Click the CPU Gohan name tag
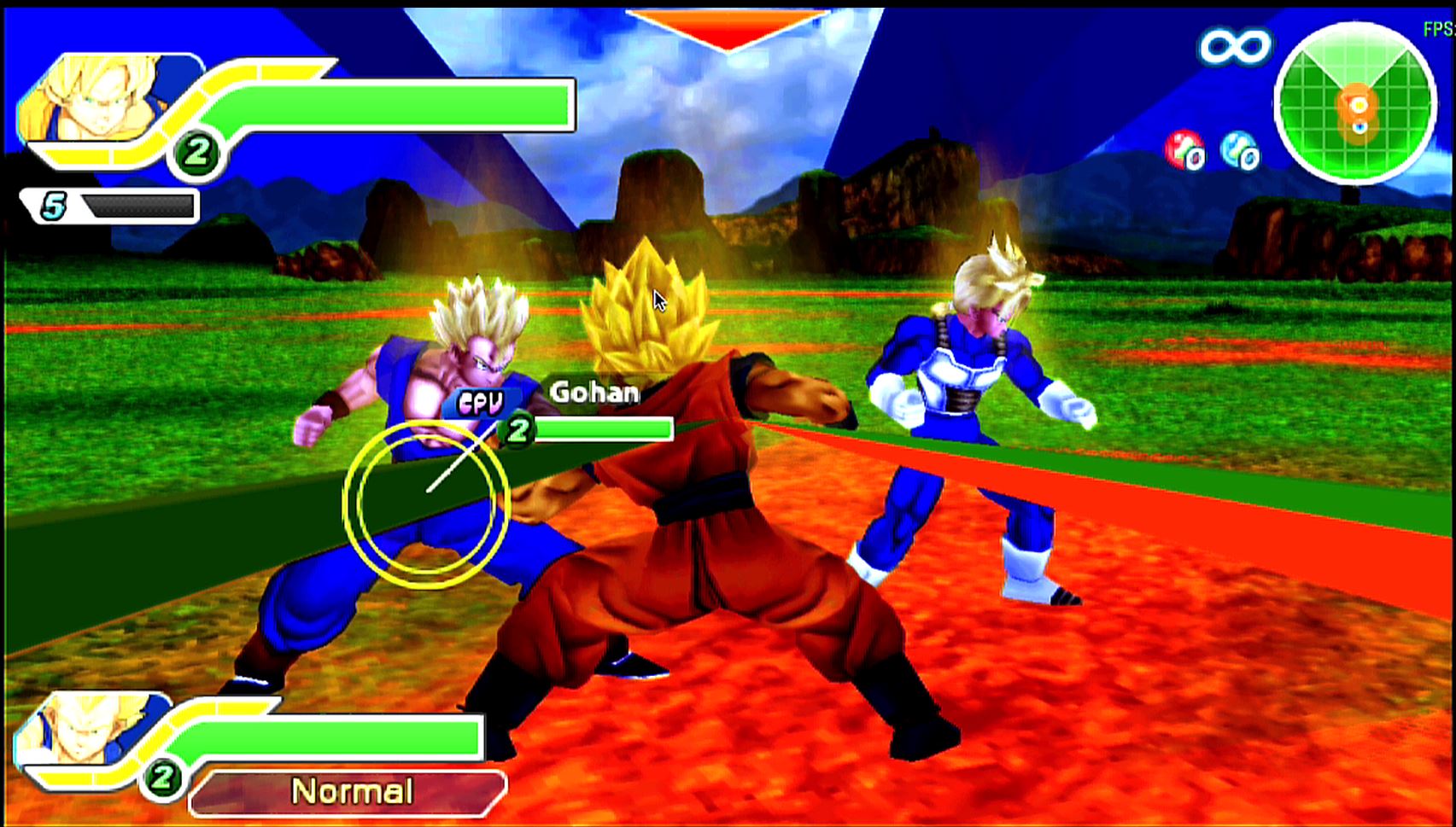Screen dimensions: 1456x827 pyautogui.click(x=593, y=393)
